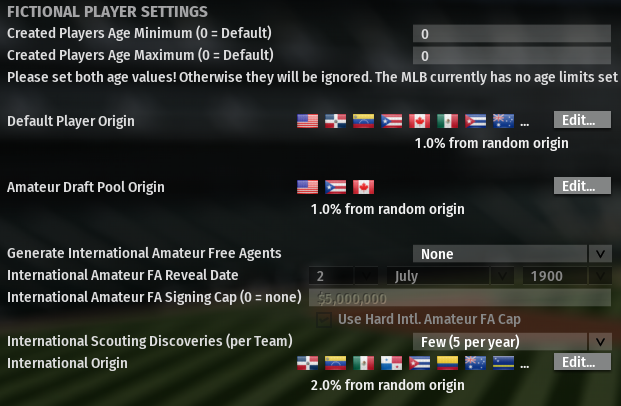
Task: Edit the International Origin list
Action: tap(581, 362)
